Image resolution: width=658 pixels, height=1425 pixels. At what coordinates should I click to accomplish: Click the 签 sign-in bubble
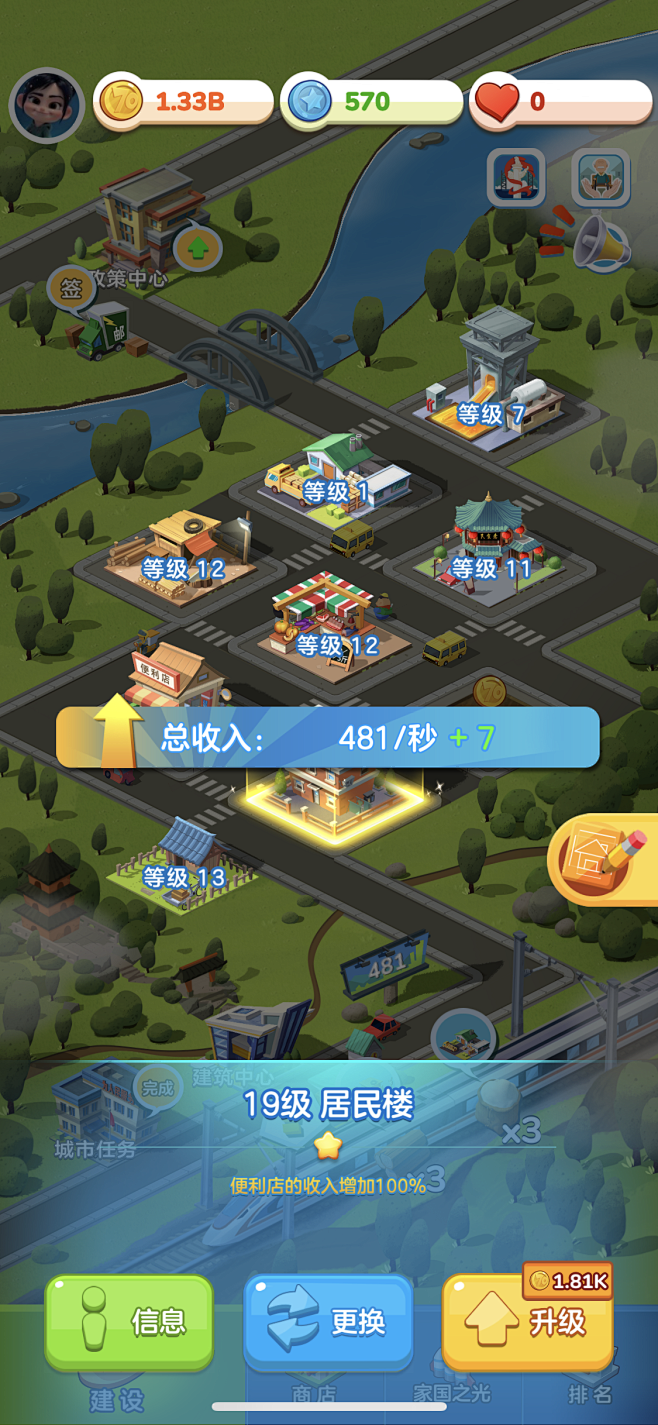pos(71,290)
